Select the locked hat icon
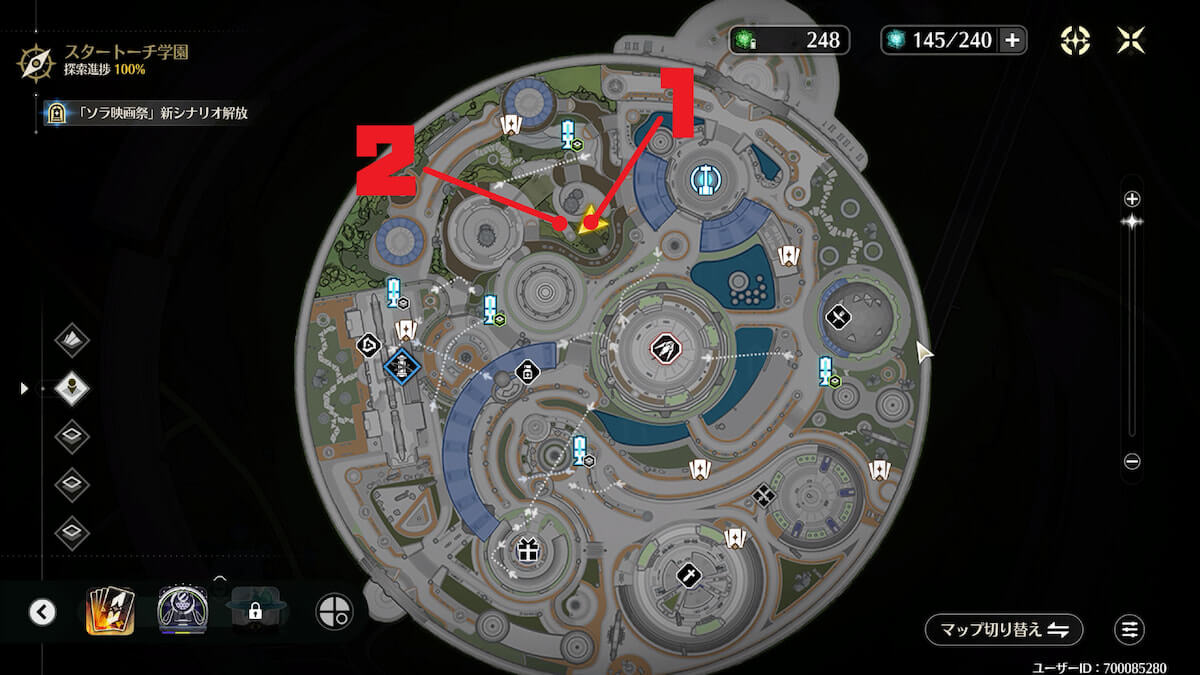Screen dimensions: 1200x675 click(x=255, y=611)
